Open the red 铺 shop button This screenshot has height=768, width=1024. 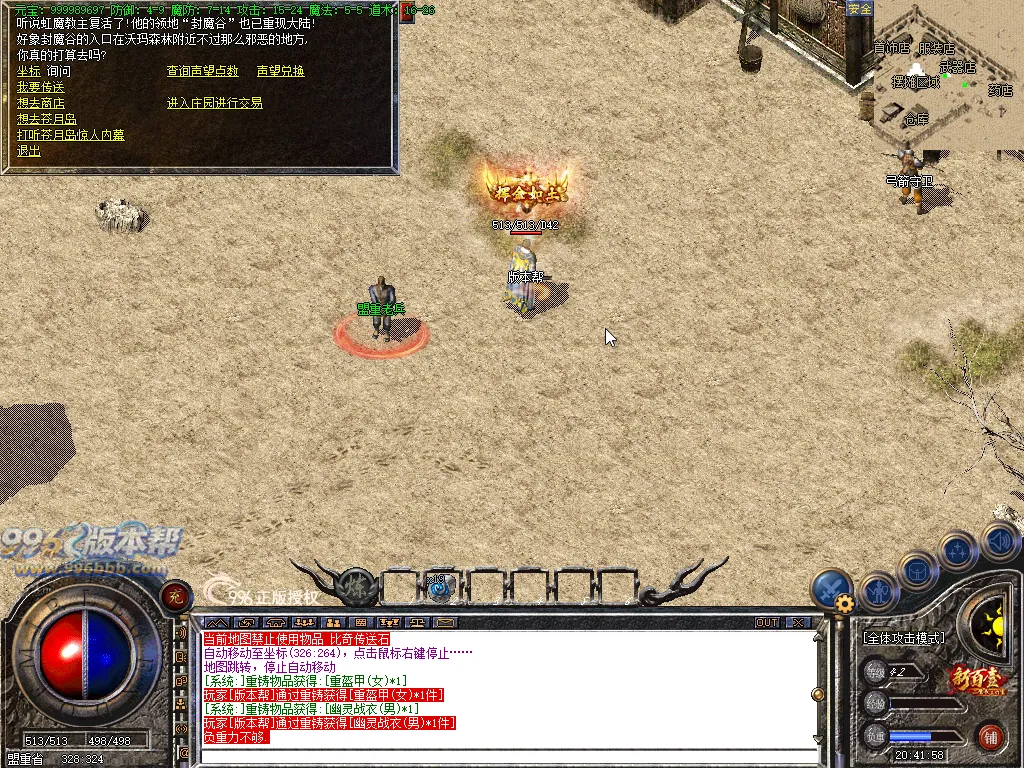[x=991, y=738]
